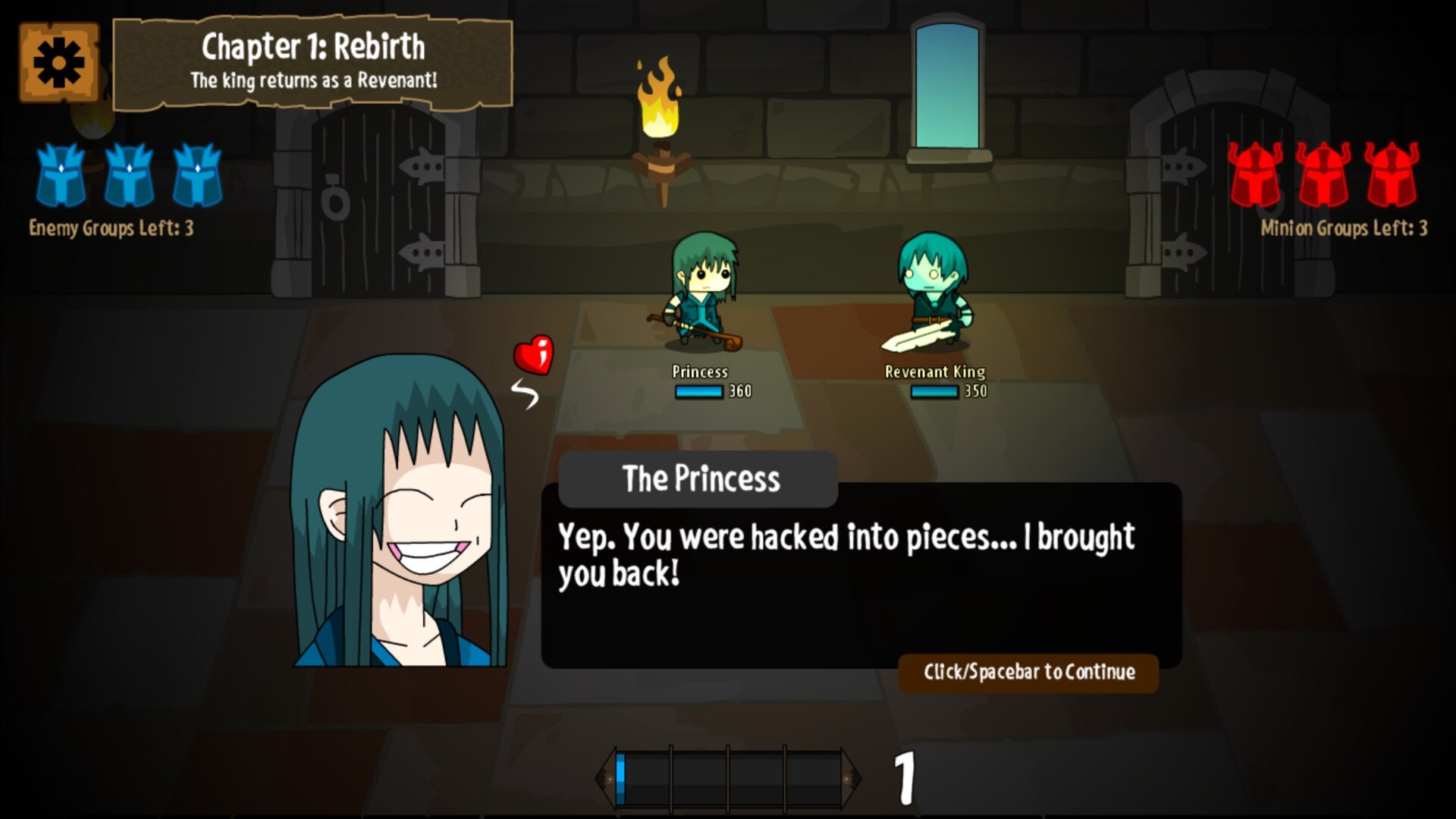The image size is (1456, 819).
Task: Open the gear settings menu
Action: tap(58, 62)
